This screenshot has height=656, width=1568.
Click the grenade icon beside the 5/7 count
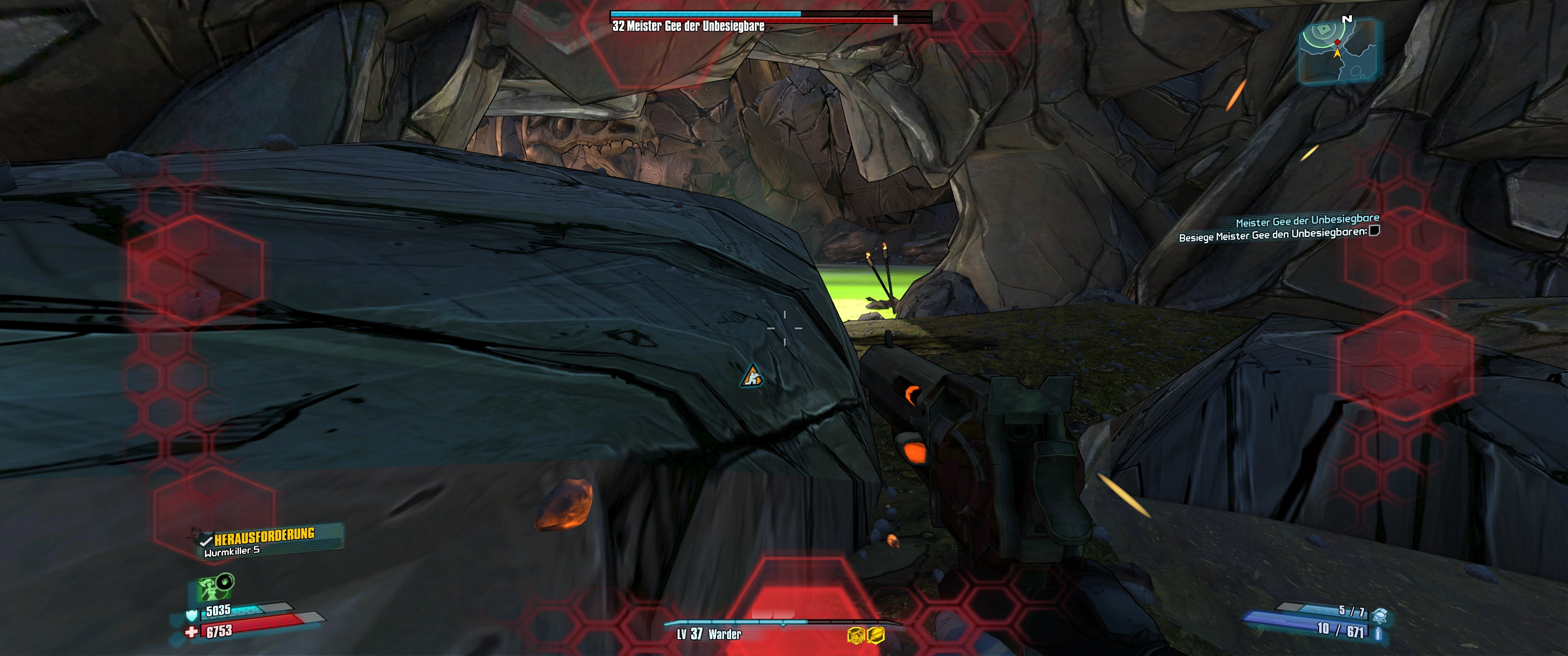tap(1379, 614)
